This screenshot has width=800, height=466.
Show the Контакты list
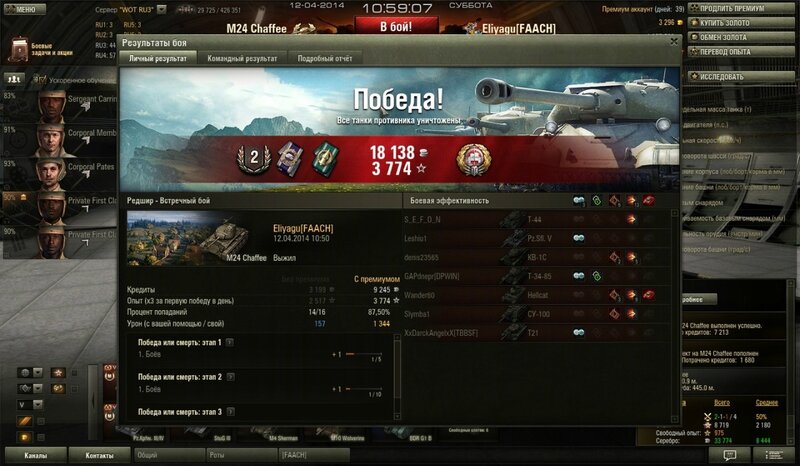[99, 456]
